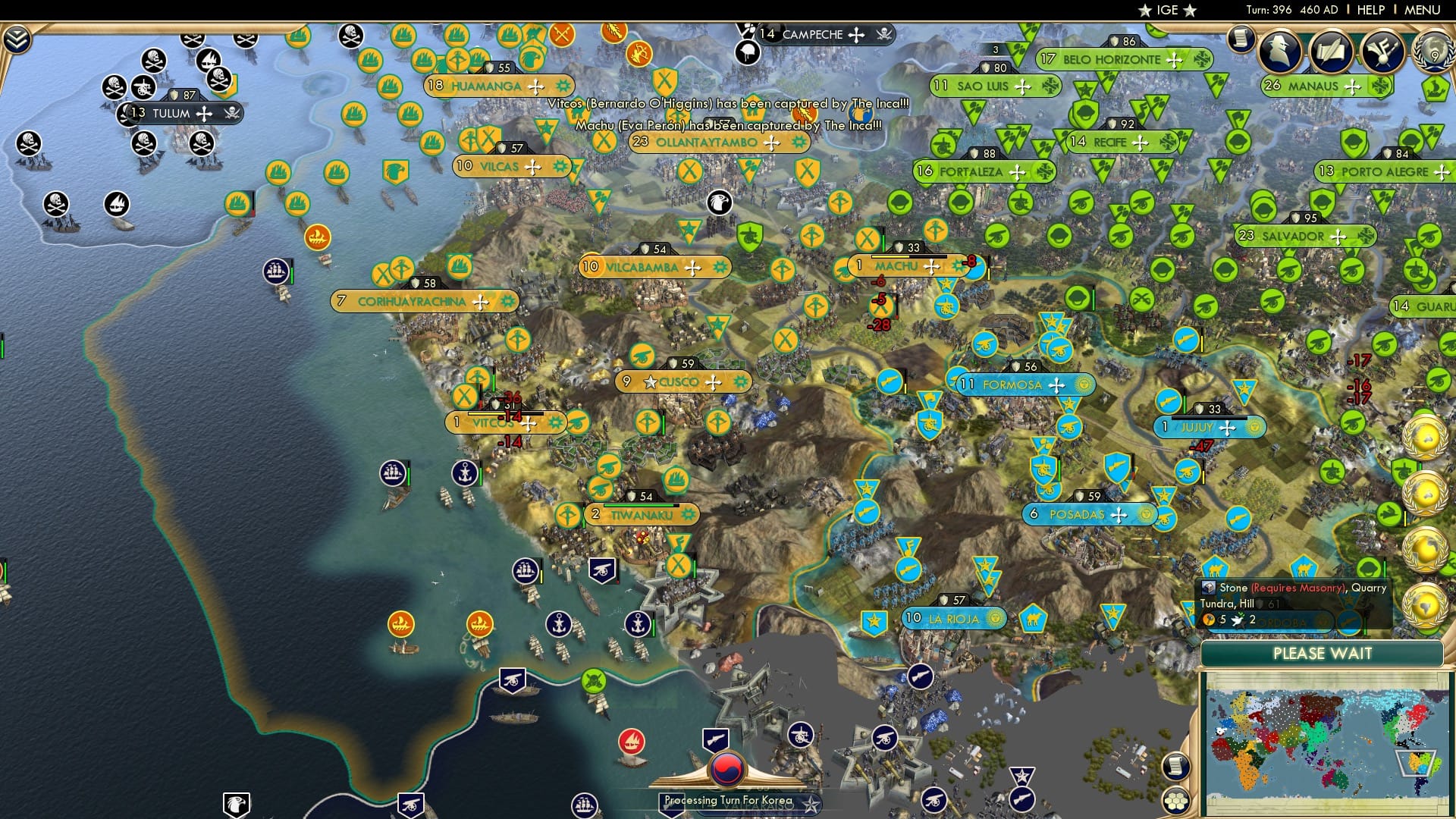
Task: Open the Espionage overview spy icon
Action: [1280, 53]
